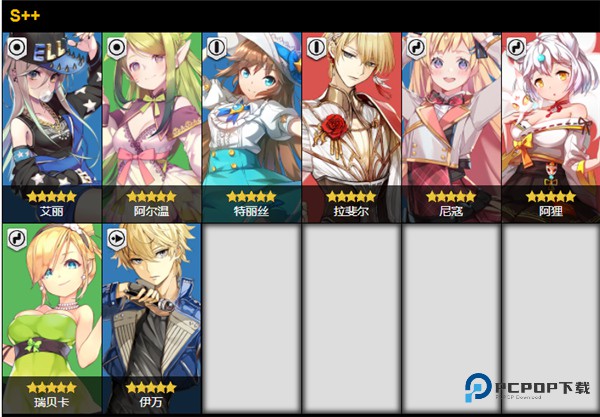This screenshot has height=417, width=600.
Task: Choose the 阿尔温 character card
Action: pyautogui.click(x=152, y=126)
